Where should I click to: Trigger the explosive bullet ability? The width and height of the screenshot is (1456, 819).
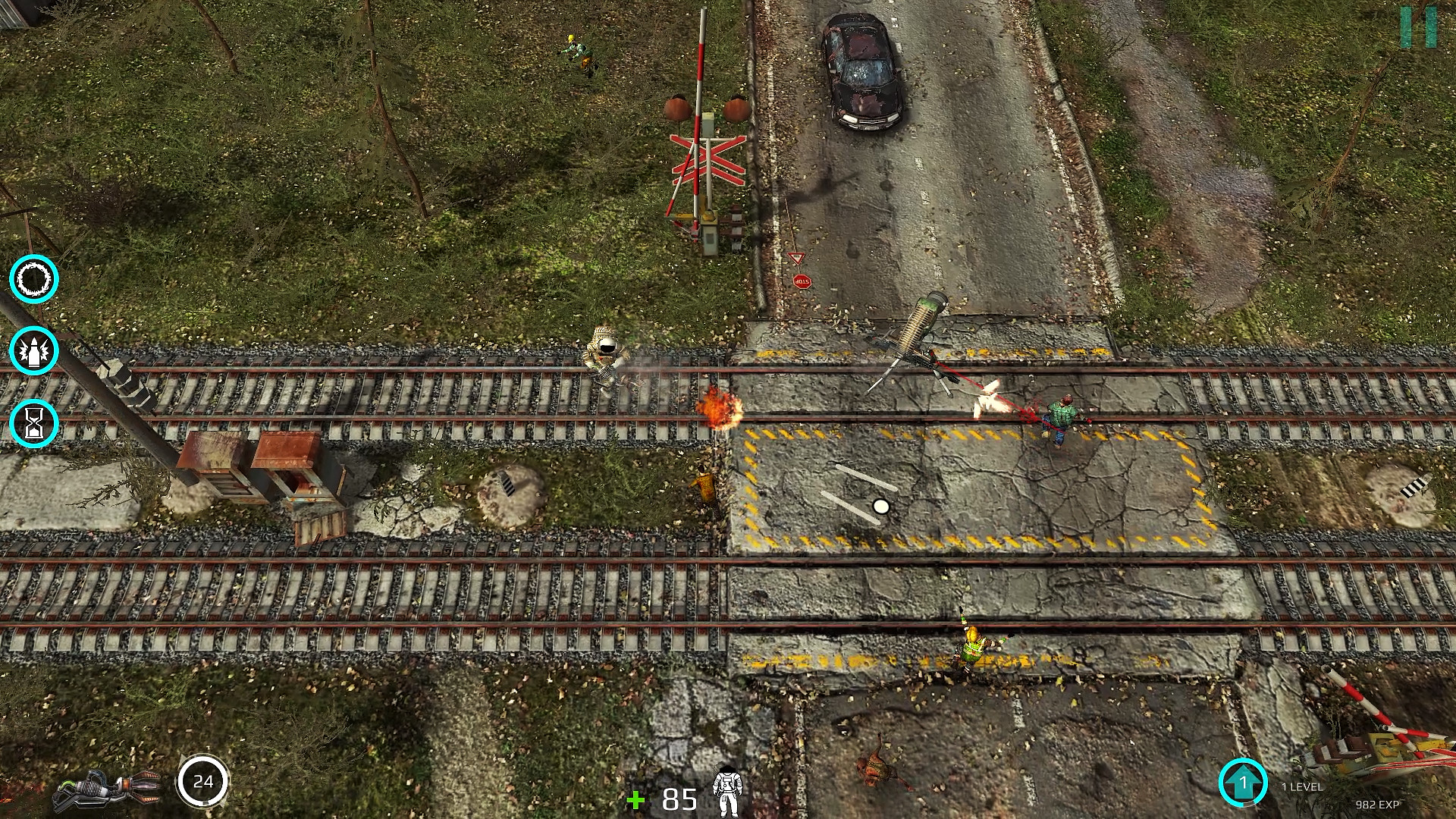pos(34,350)
